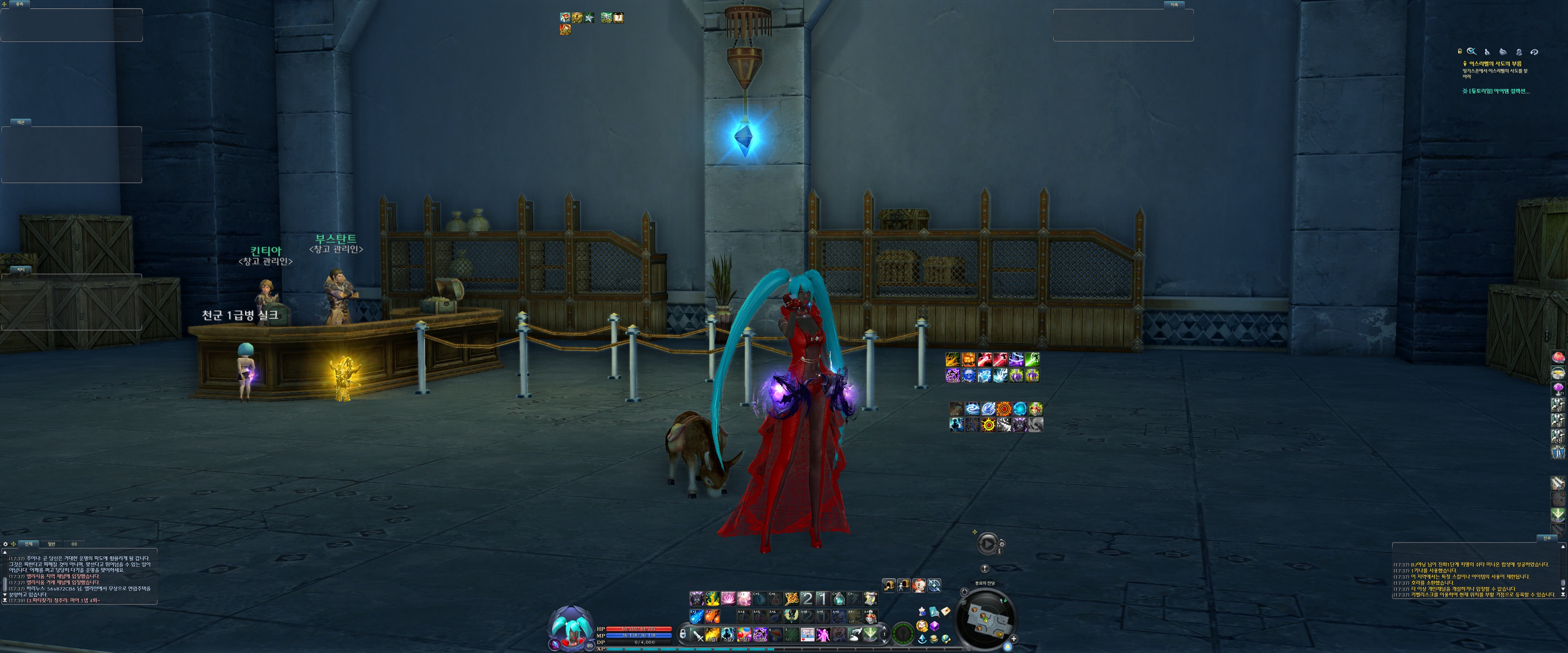
Task: Open the purple gem shop icon
Action: [934, 626]
